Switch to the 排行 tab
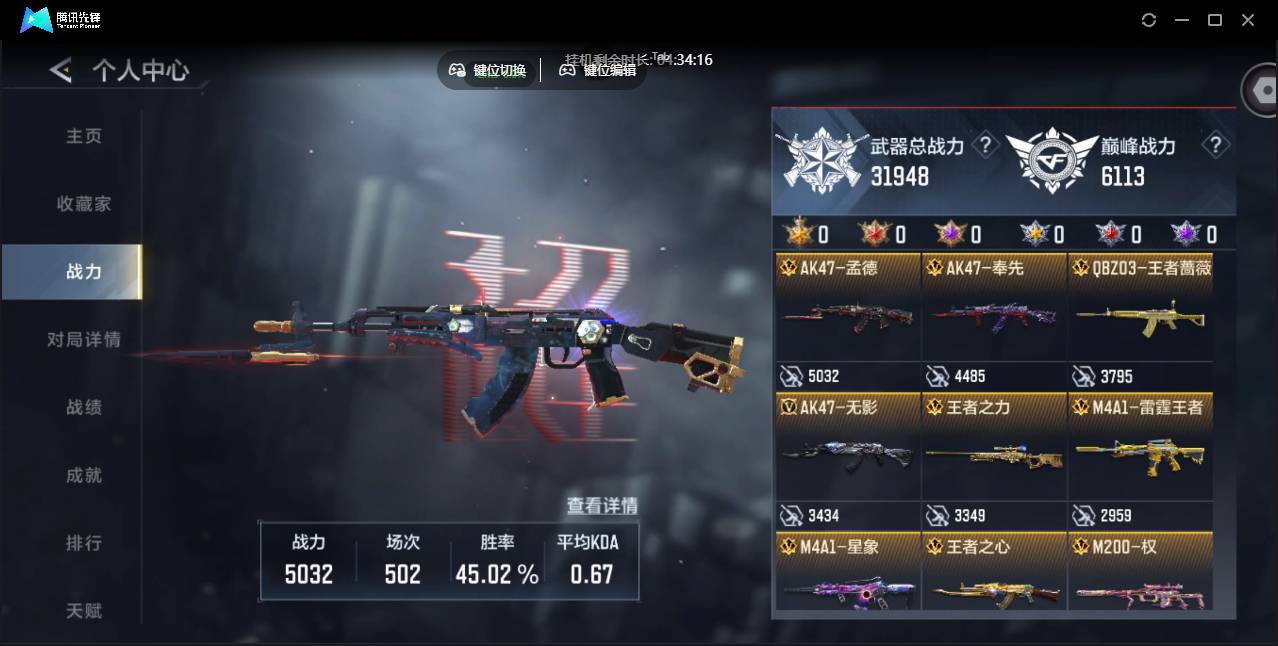The image size is (1278, 646). [x=84, y=544]
